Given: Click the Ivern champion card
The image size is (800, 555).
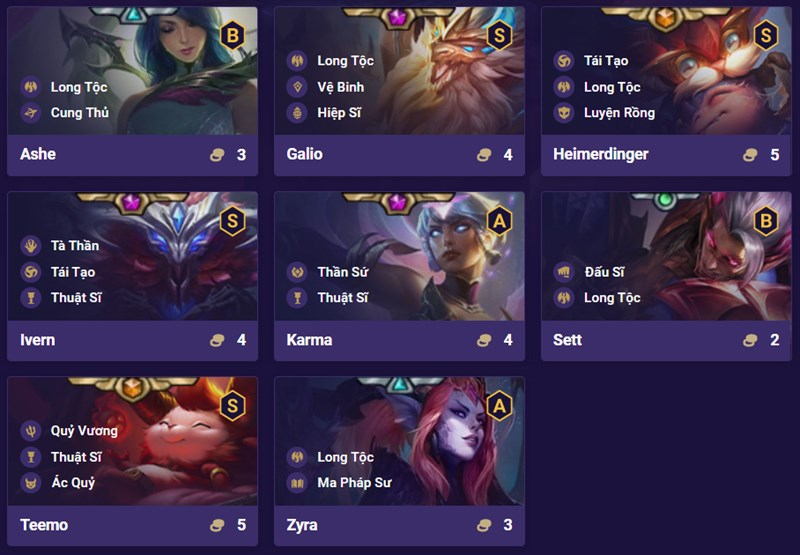Looking at the screenshot, I should point(132,275).
